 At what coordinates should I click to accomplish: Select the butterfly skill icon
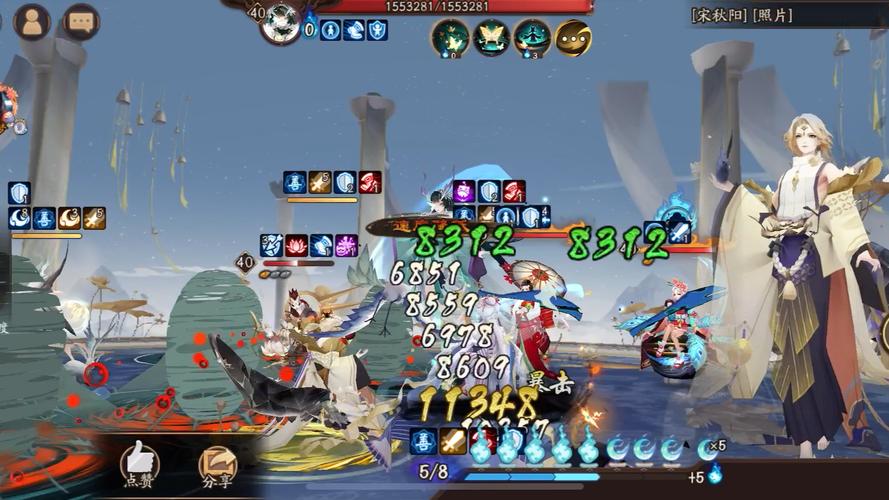click(x=491, y=38)
